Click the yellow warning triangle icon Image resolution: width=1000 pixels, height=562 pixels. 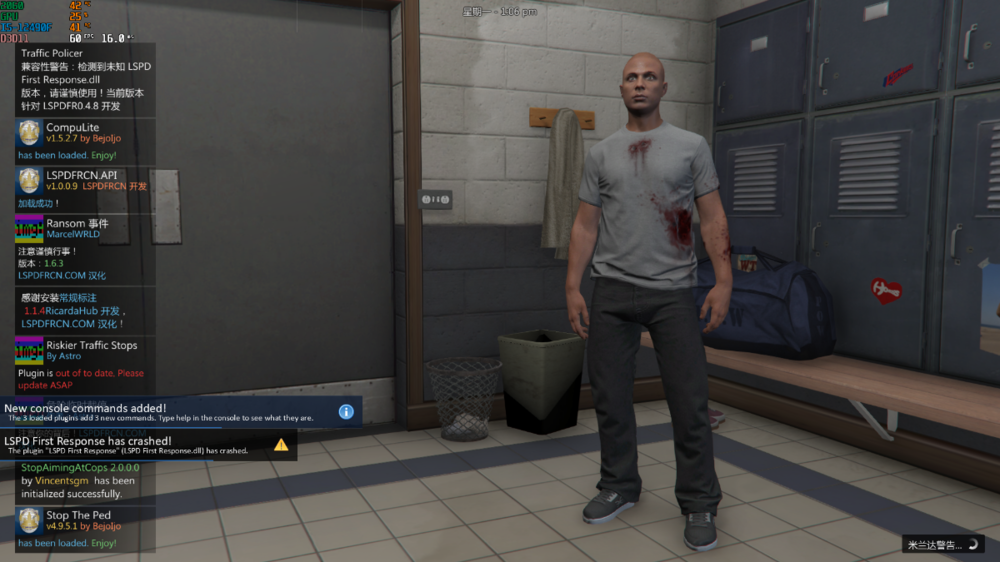click(281, 444)
